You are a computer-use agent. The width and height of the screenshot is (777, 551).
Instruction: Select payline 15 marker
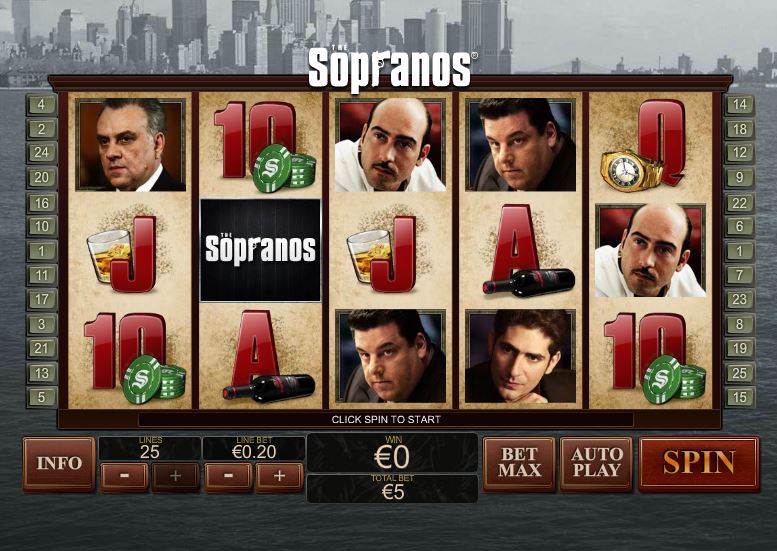click(740, 397)
